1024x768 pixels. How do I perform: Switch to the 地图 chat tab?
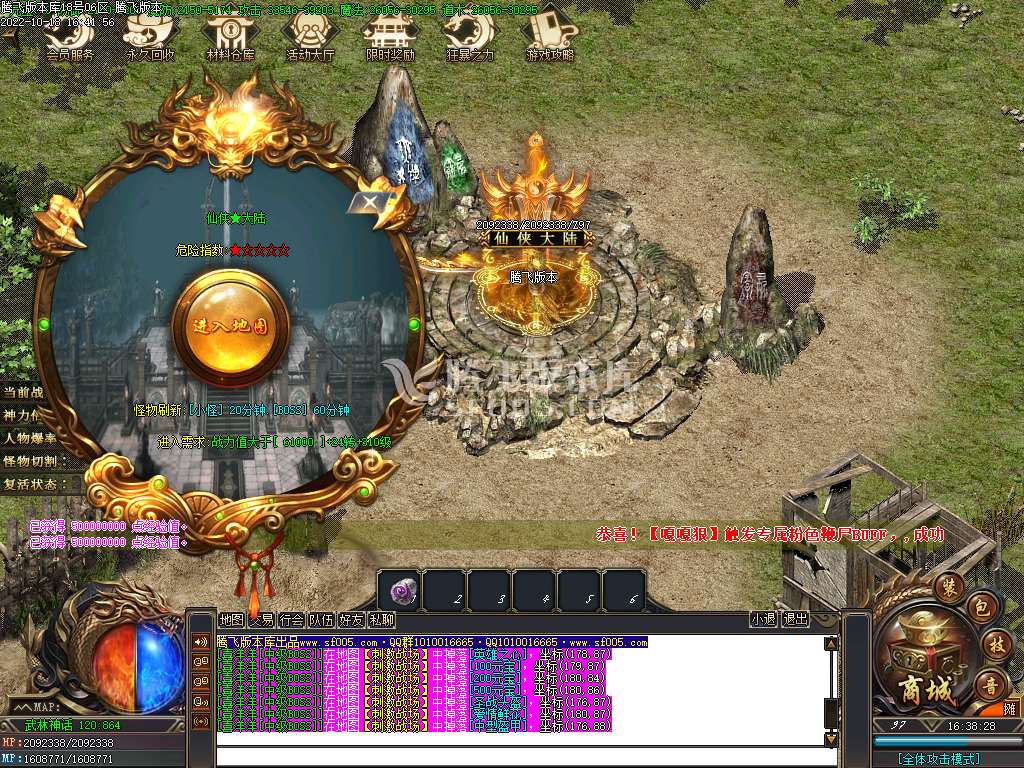coord(231,620)
